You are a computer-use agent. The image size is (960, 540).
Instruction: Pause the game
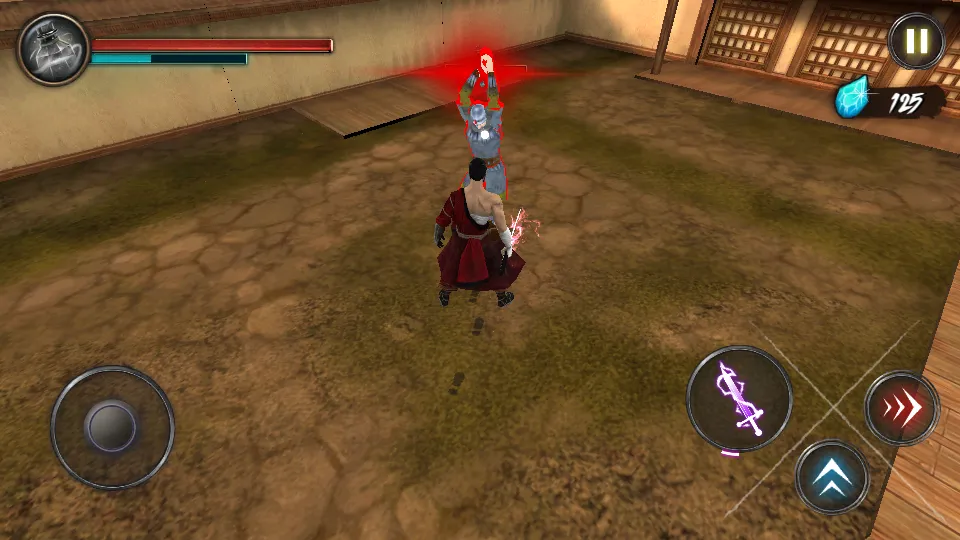[x=916, y=42]
